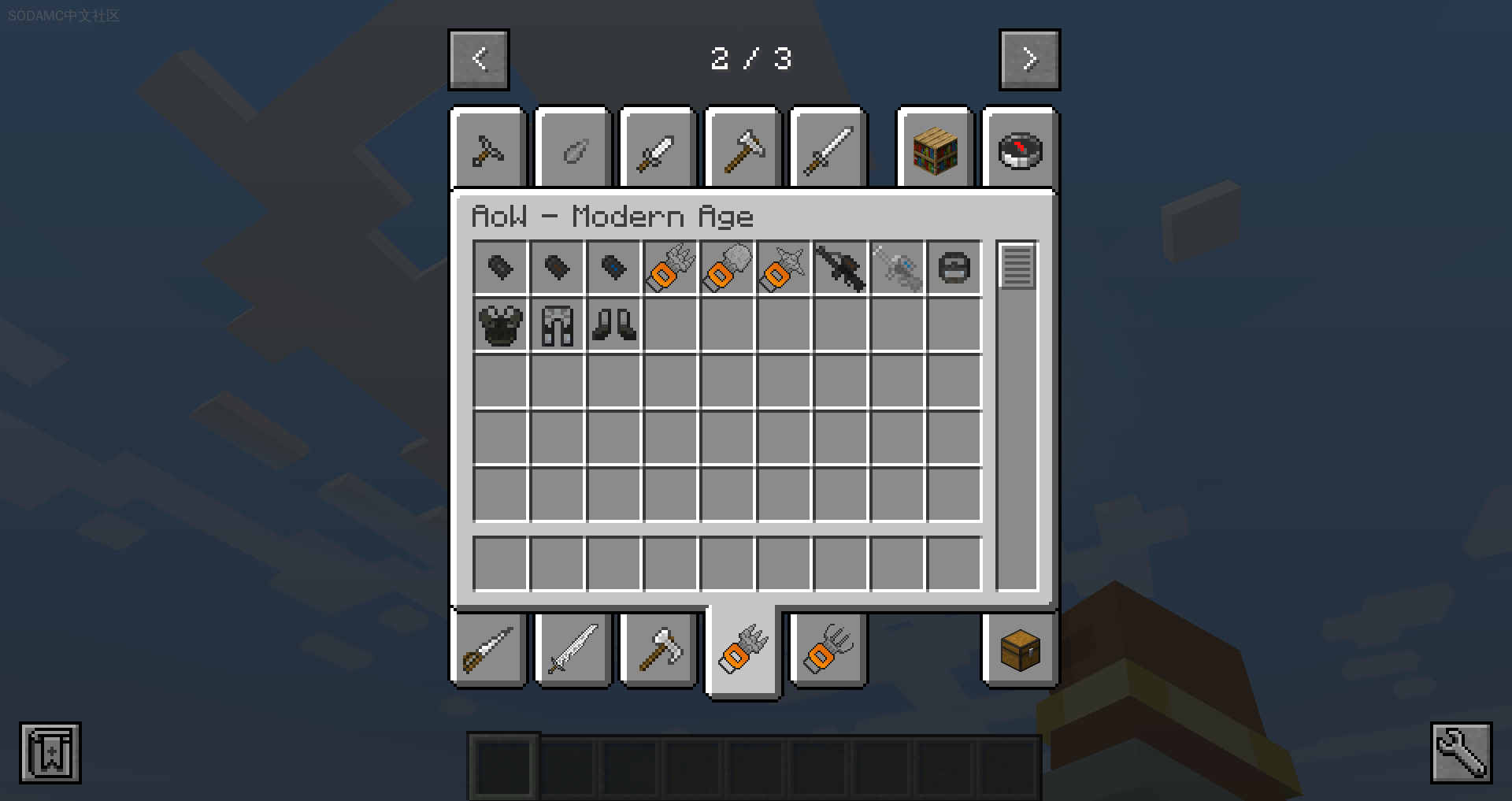The image size is (1512, 801).
Task: Go to the next creative tab page
Action: 1029,60
